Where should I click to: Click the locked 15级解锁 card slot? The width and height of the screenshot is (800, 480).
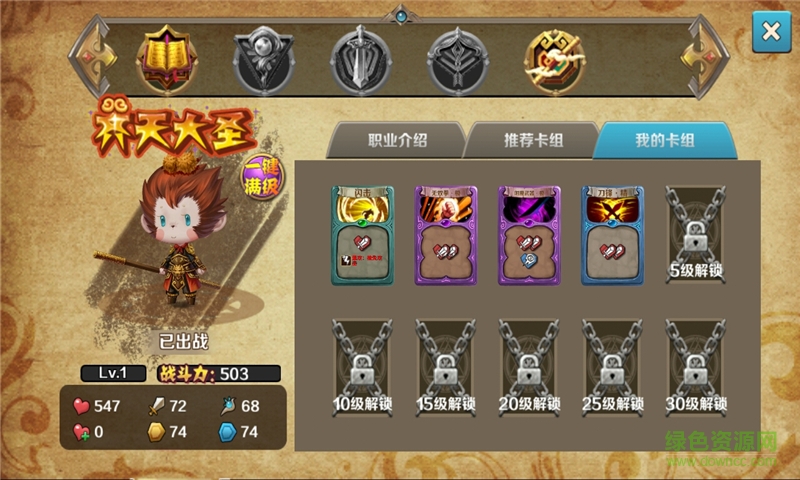point(446,367)
